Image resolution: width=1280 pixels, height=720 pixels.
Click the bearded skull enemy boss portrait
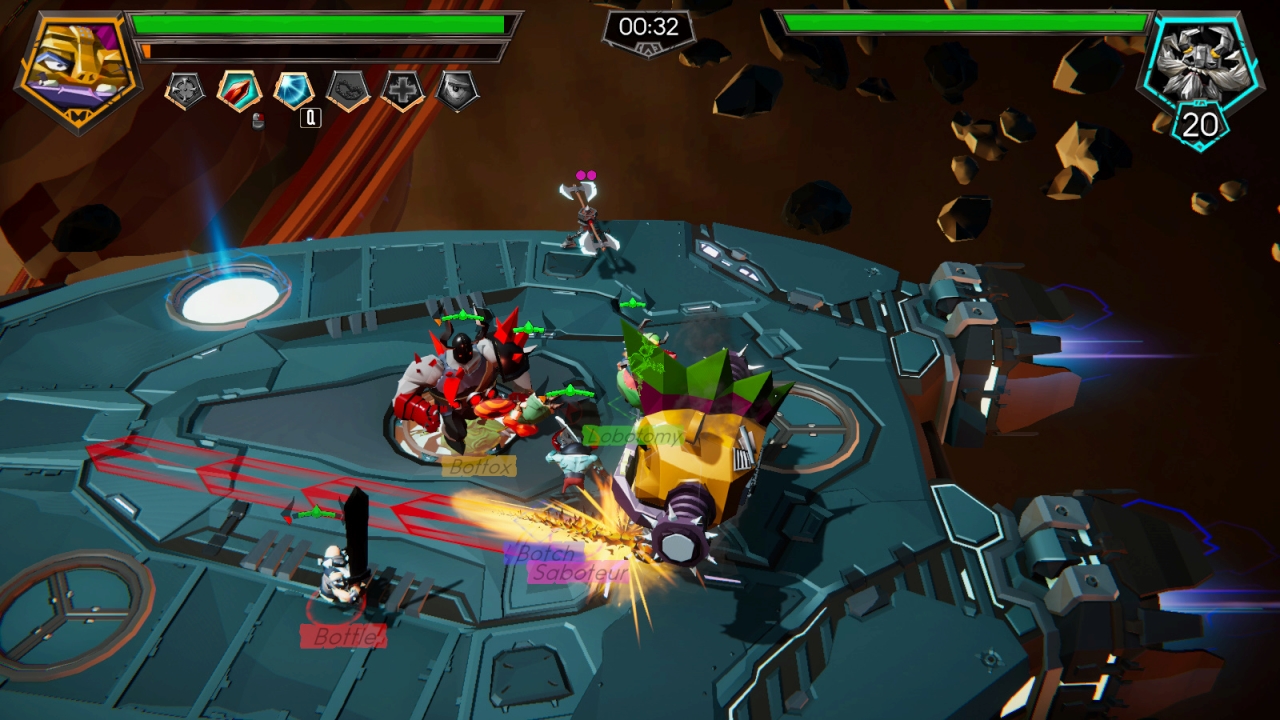(x=1201, y=62)
